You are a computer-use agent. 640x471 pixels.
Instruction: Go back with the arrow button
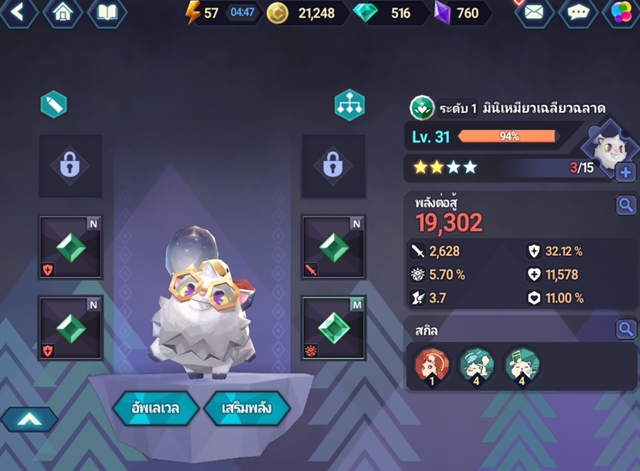point(20,13)
